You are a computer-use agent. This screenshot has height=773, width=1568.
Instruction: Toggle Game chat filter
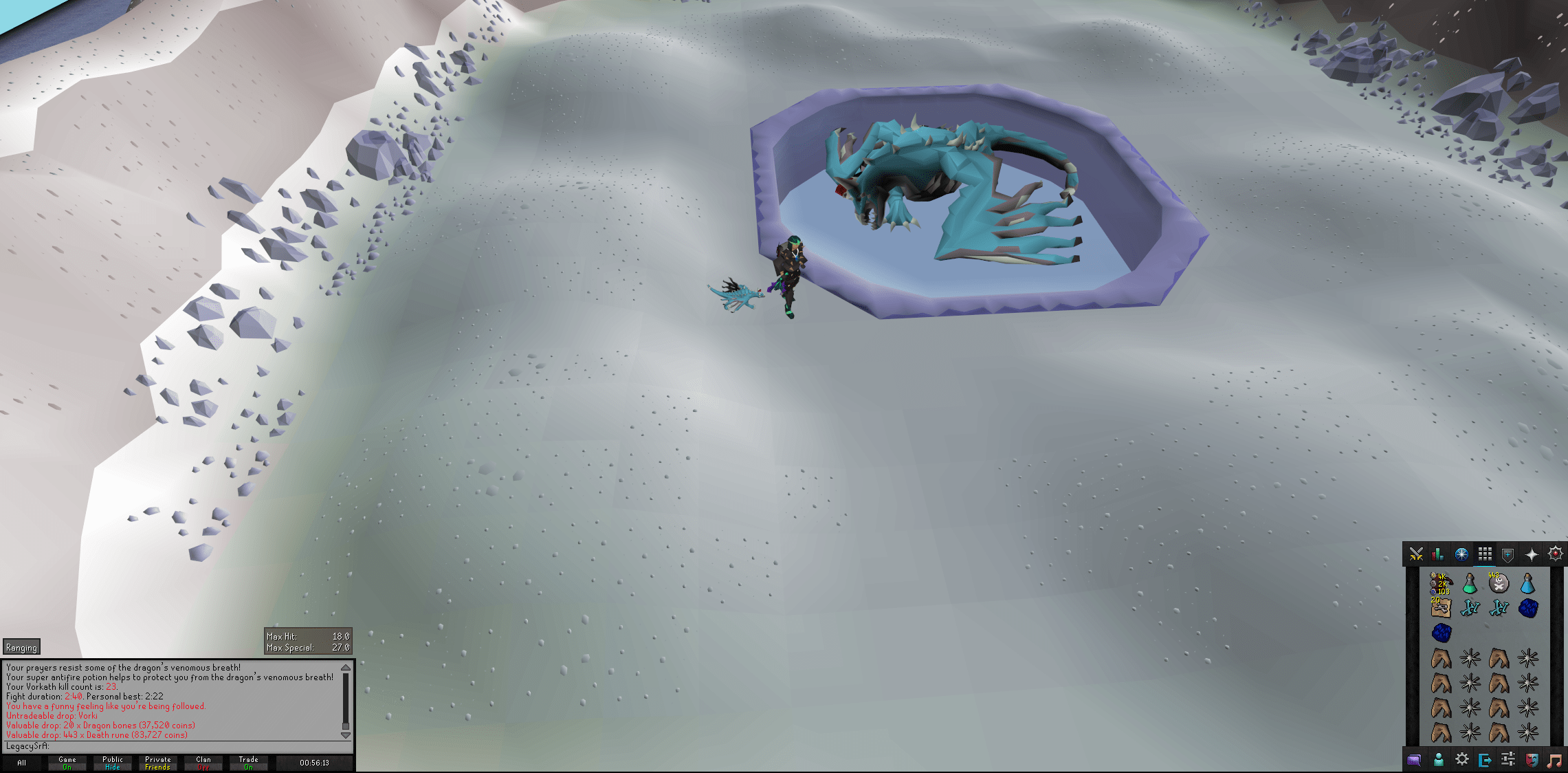click(67, 763)
